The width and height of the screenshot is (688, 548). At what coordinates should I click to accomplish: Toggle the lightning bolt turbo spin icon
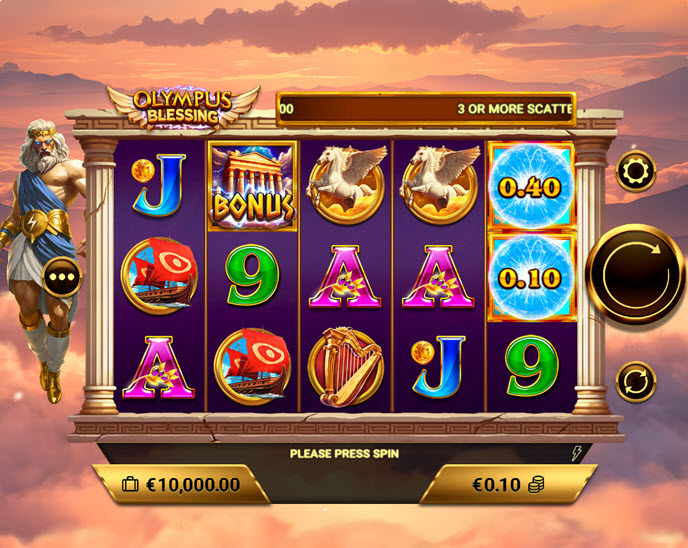pos(576,453)
